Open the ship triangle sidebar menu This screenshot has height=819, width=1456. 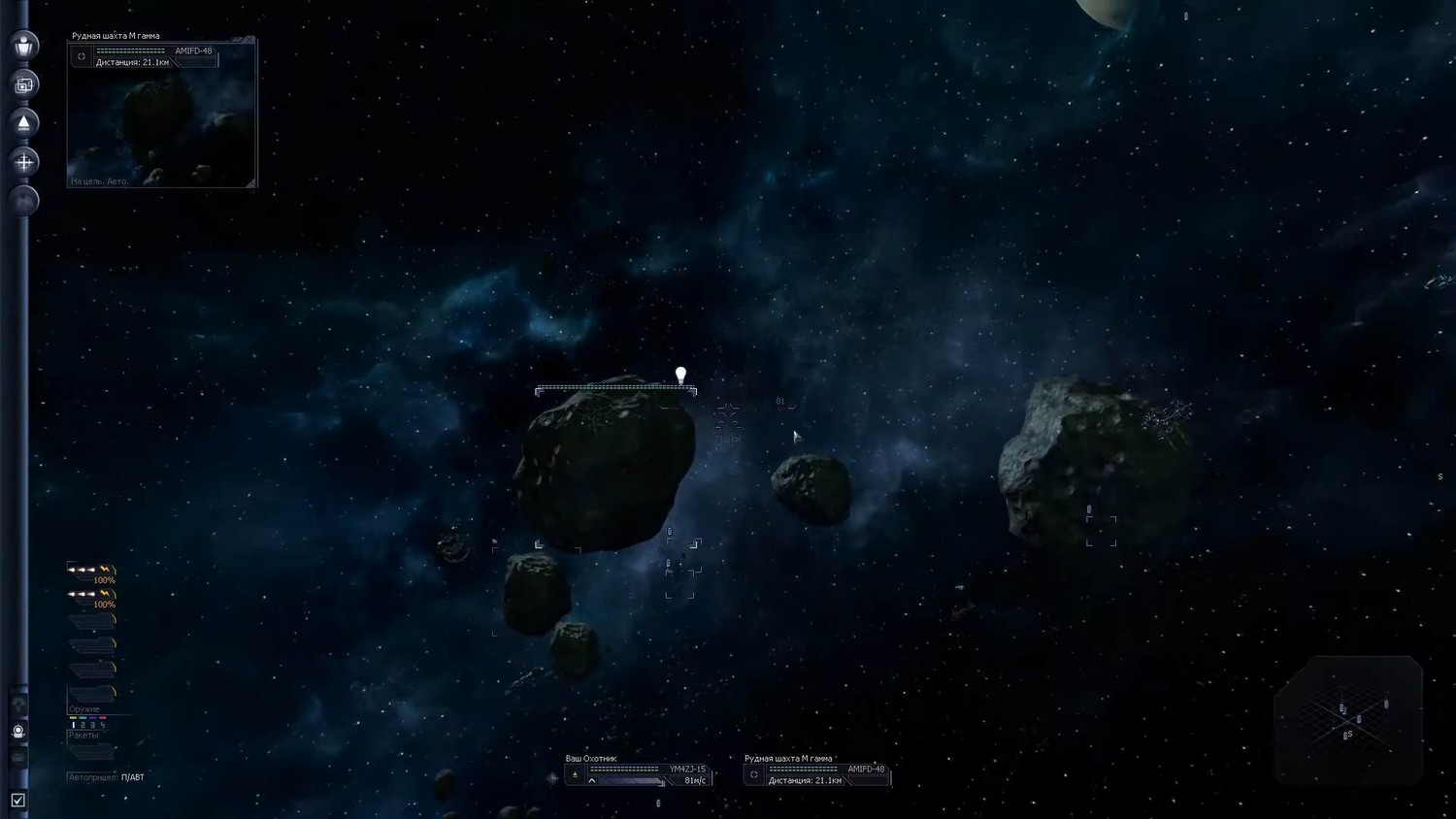coord(24,123)
